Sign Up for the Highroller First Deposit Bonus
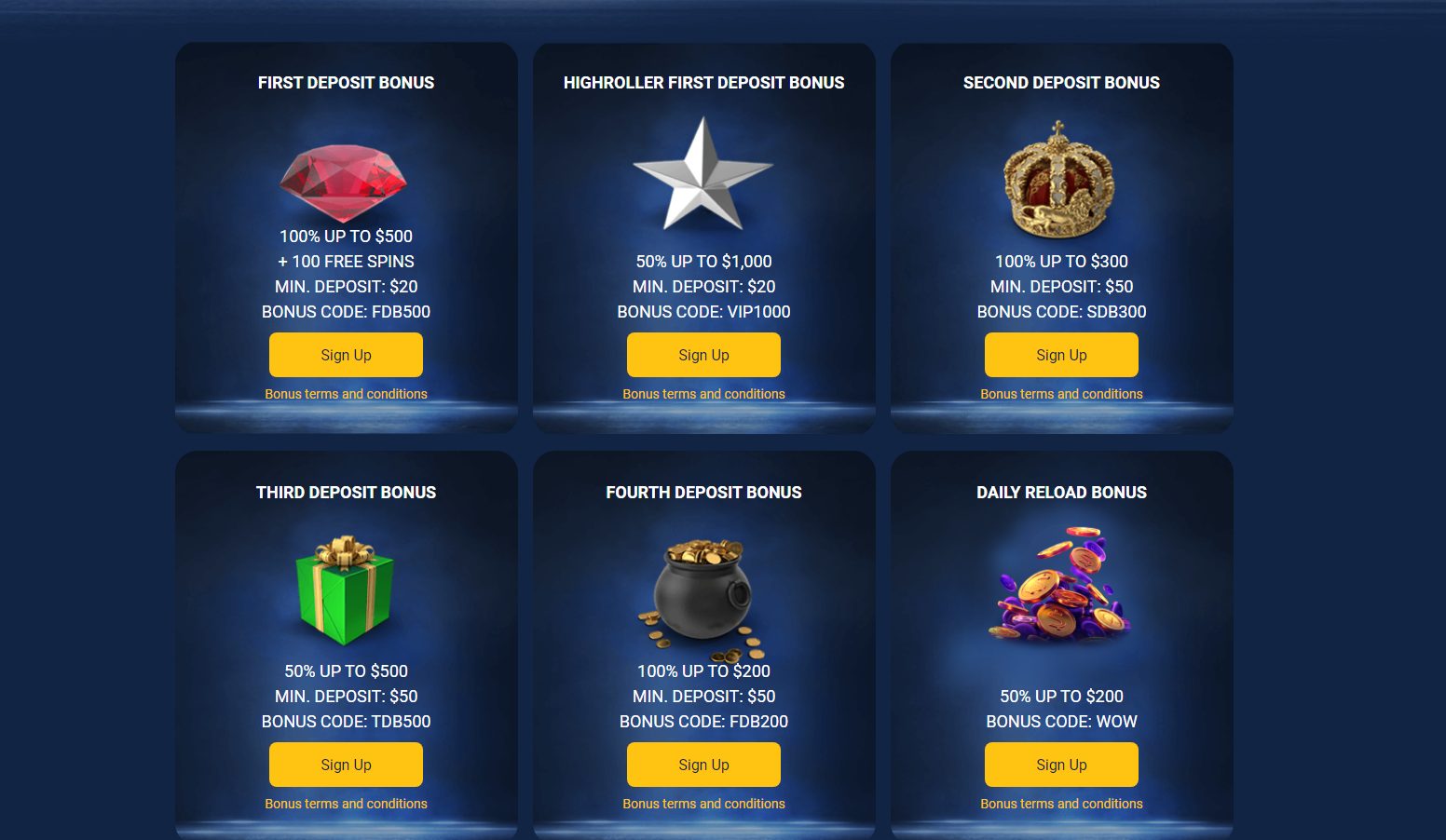The width and height of the screenshot is (1446, 840). pos(703,355)
